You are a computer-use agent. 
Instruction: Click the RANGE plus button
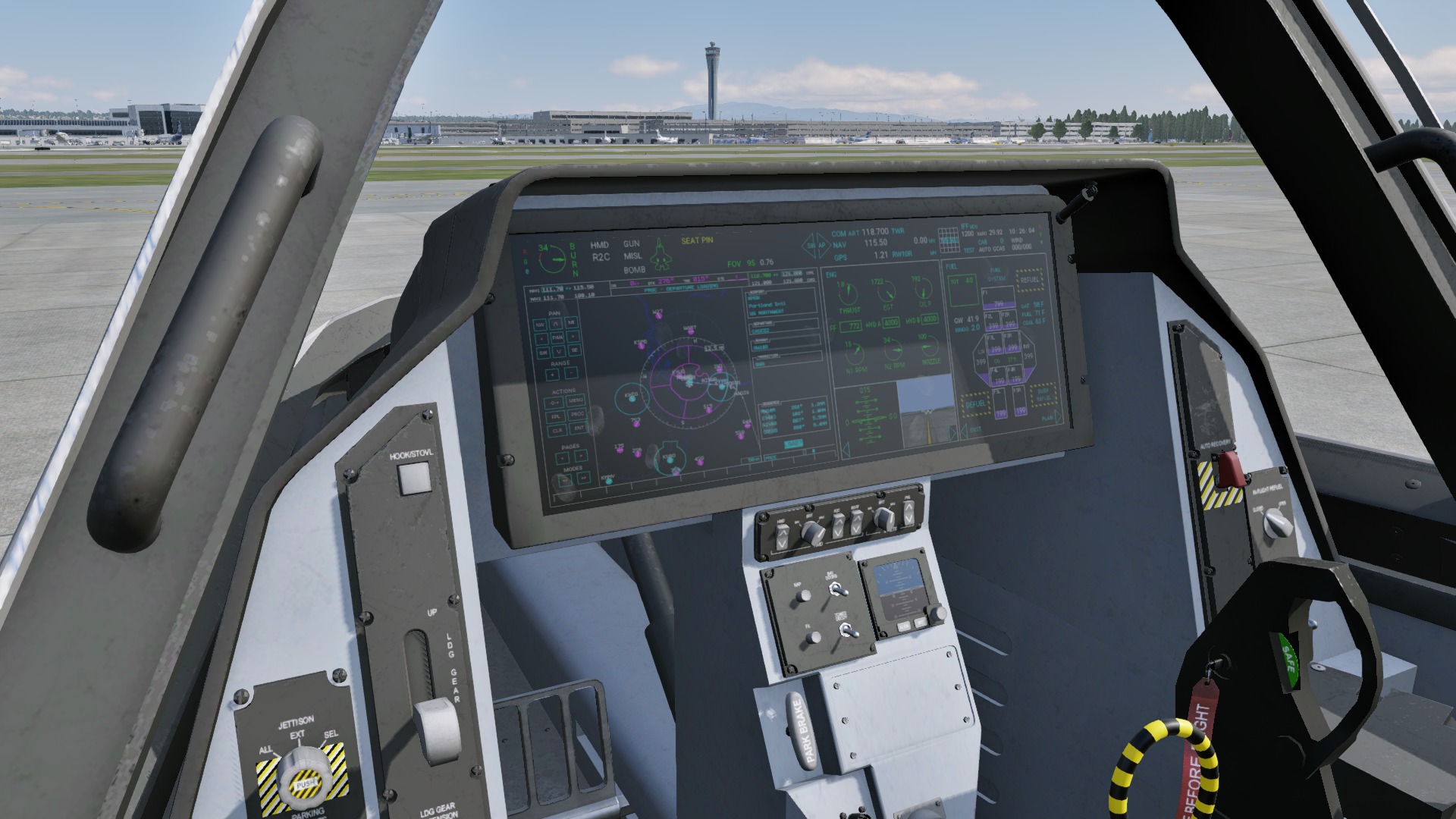point(554,373)
